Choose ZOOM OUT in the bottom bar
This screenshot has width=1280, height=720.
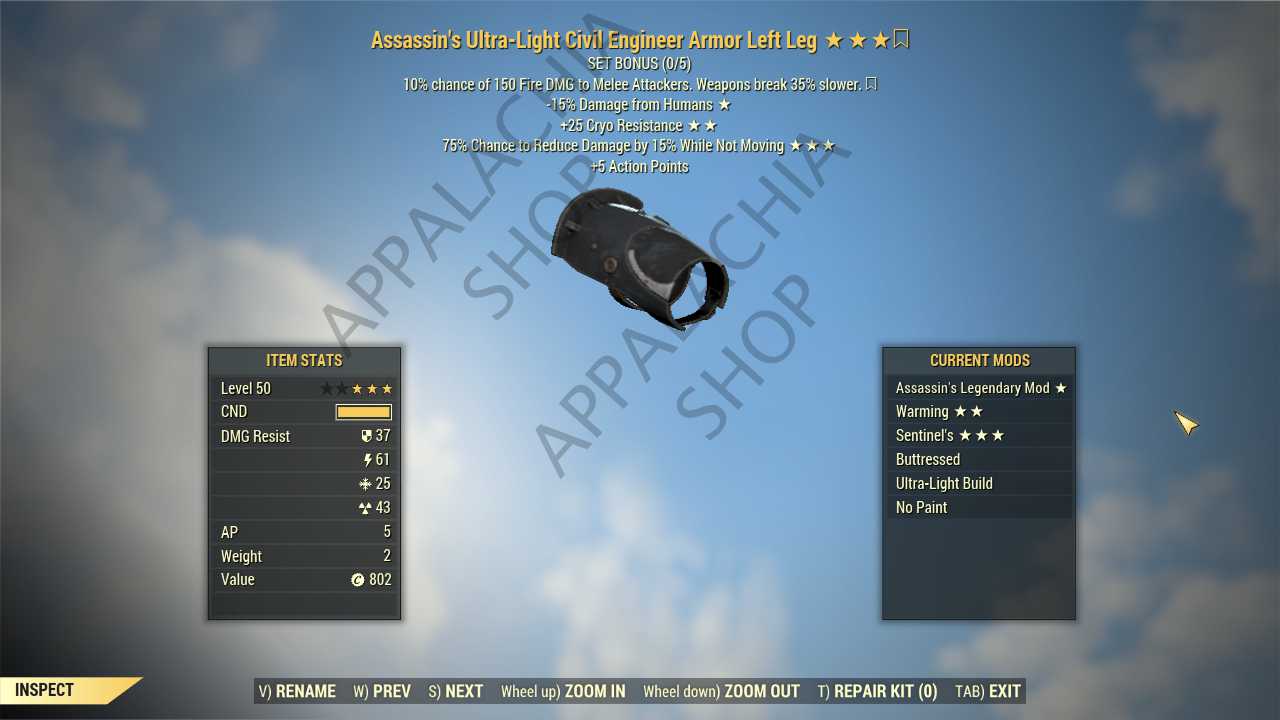721,691
